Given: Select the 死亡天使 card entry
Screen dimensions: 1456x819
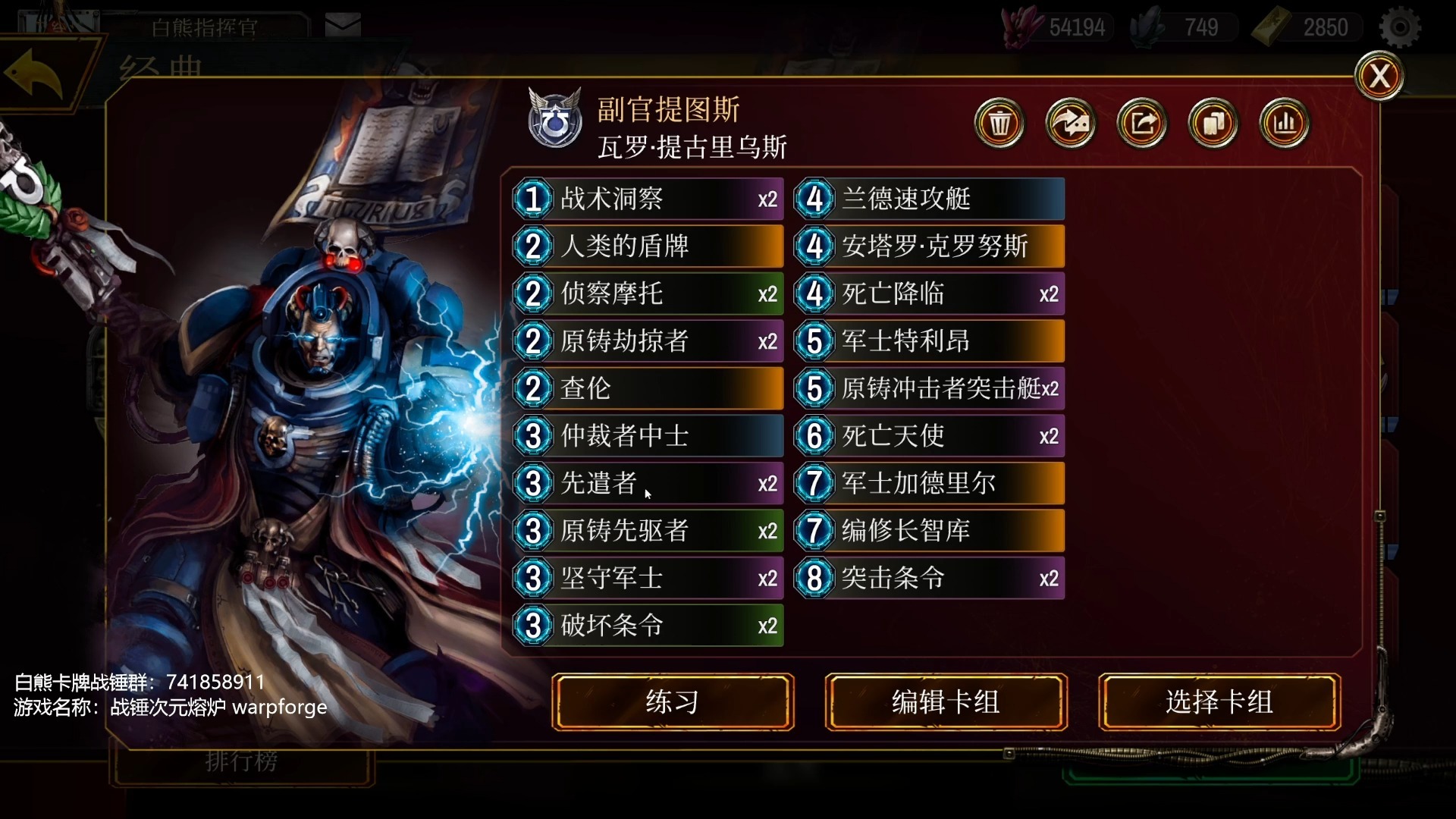Looking at the screenshot, I should click(x=928, y=435).
